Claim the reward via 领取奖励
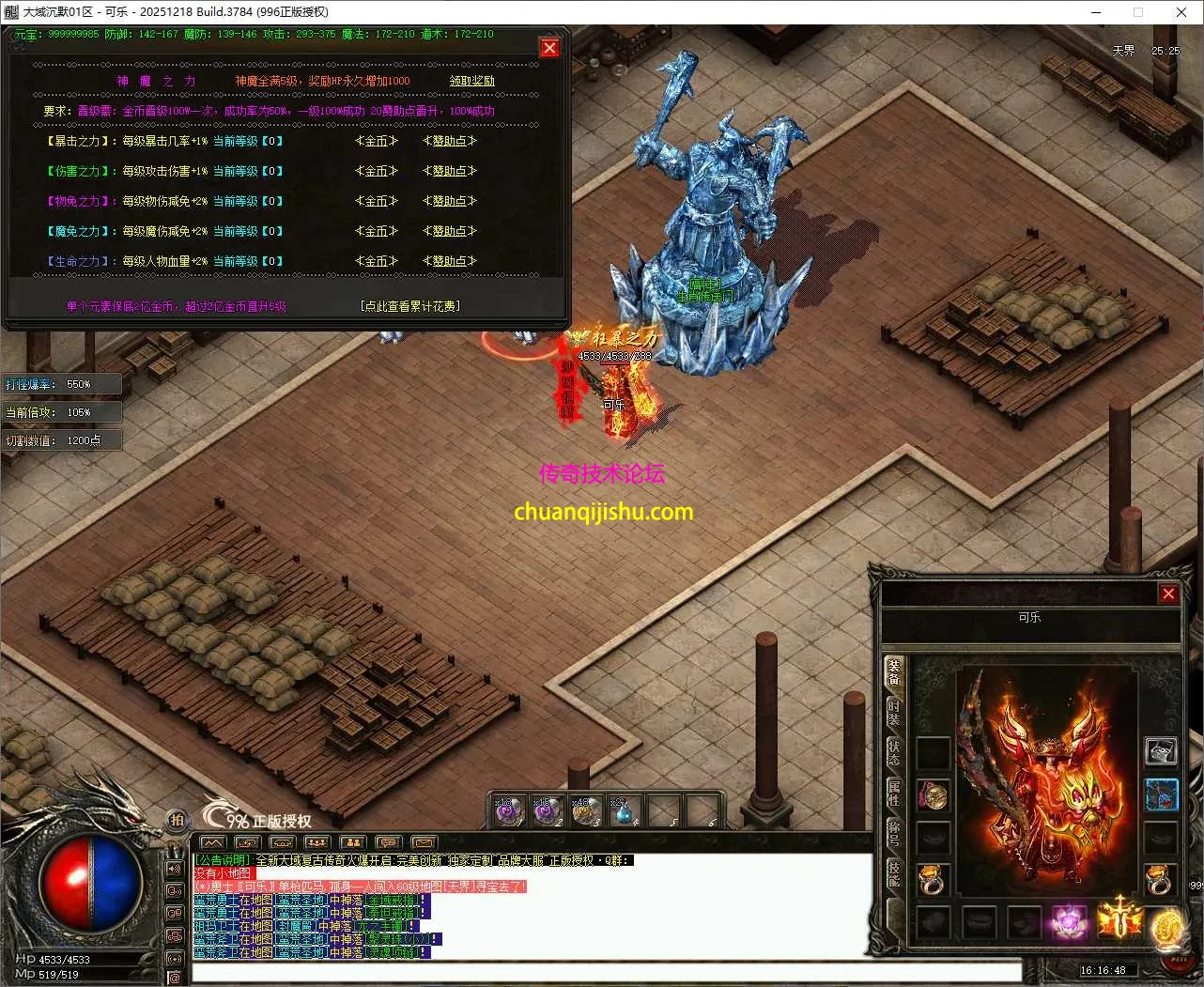1204x987 pixels. click(471, 81)
